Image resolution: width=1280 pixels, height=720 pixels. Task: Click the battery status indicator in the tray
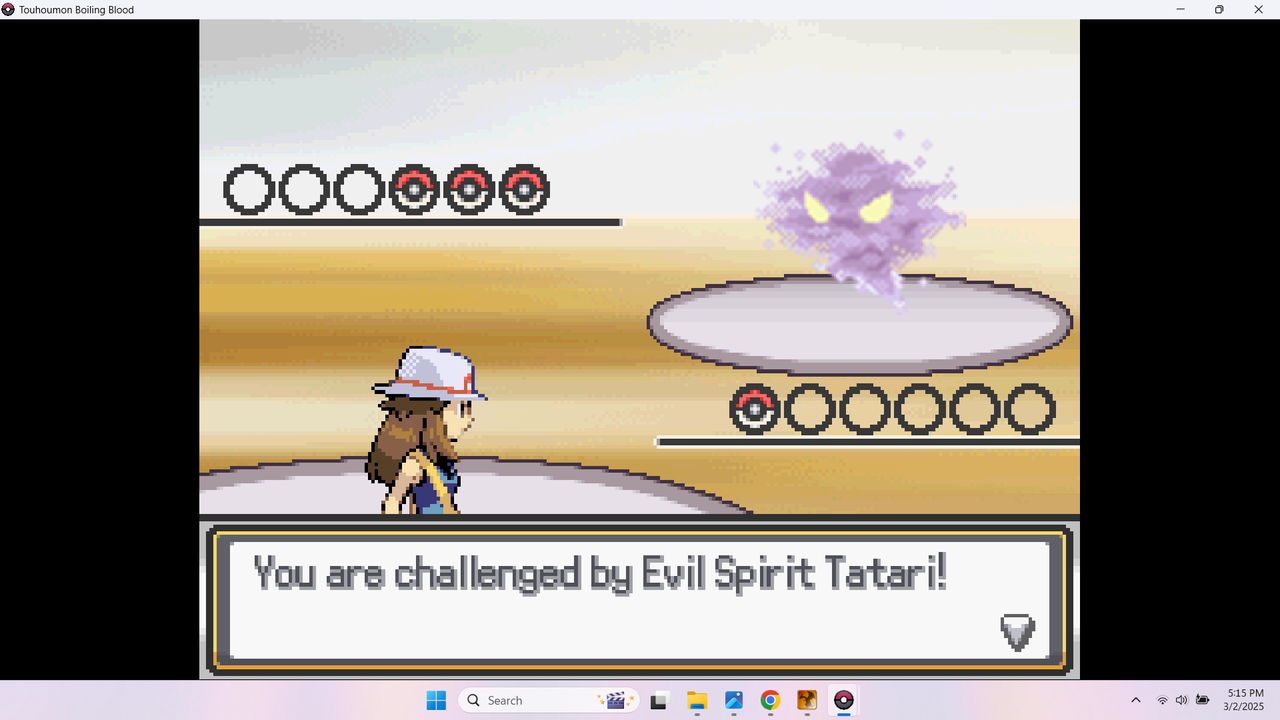1201,700
